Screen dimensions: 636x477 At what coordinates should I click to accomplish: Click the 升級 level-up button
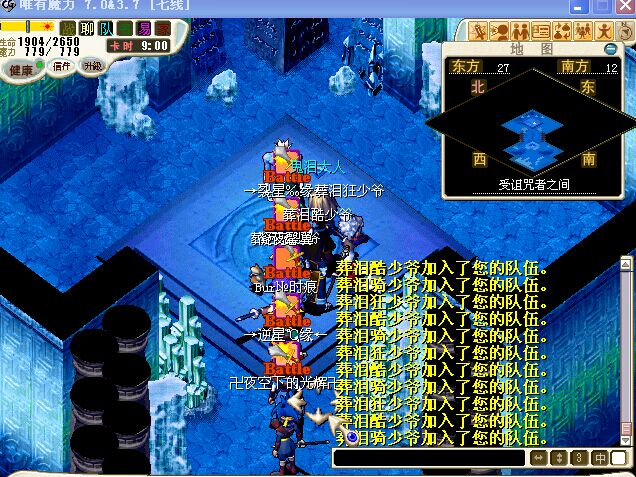[x=92, y=66]
